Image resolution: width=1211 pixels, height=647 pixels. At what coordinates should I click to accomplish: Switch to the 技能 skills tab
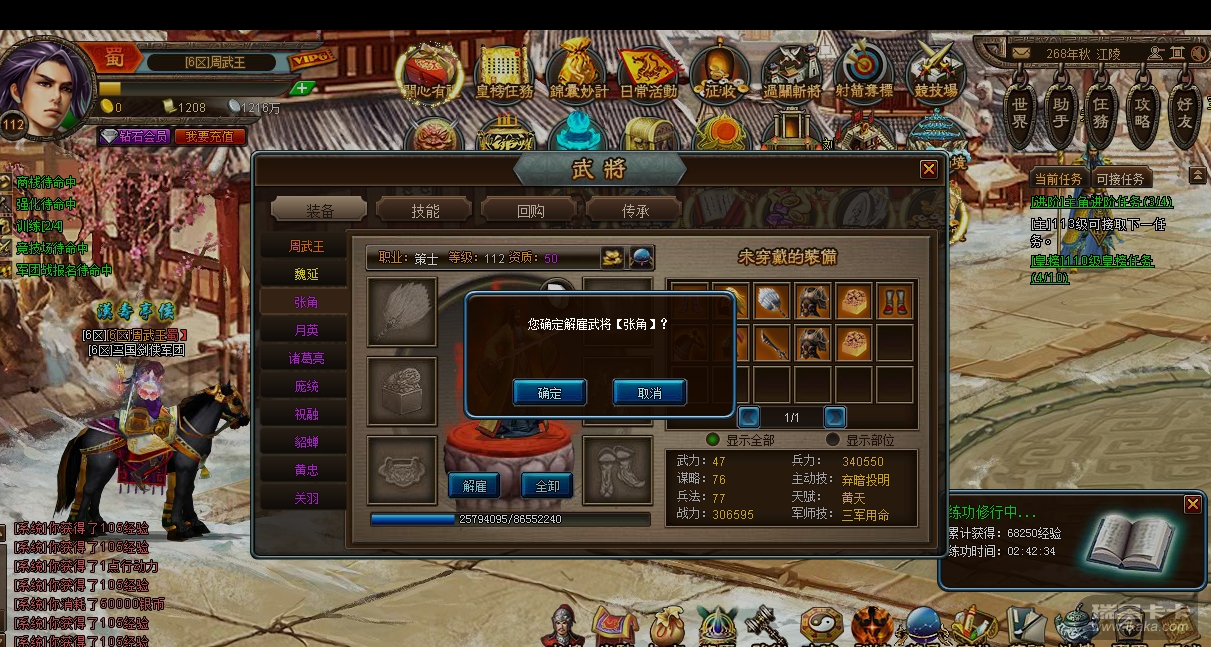[x=425, y=210]
